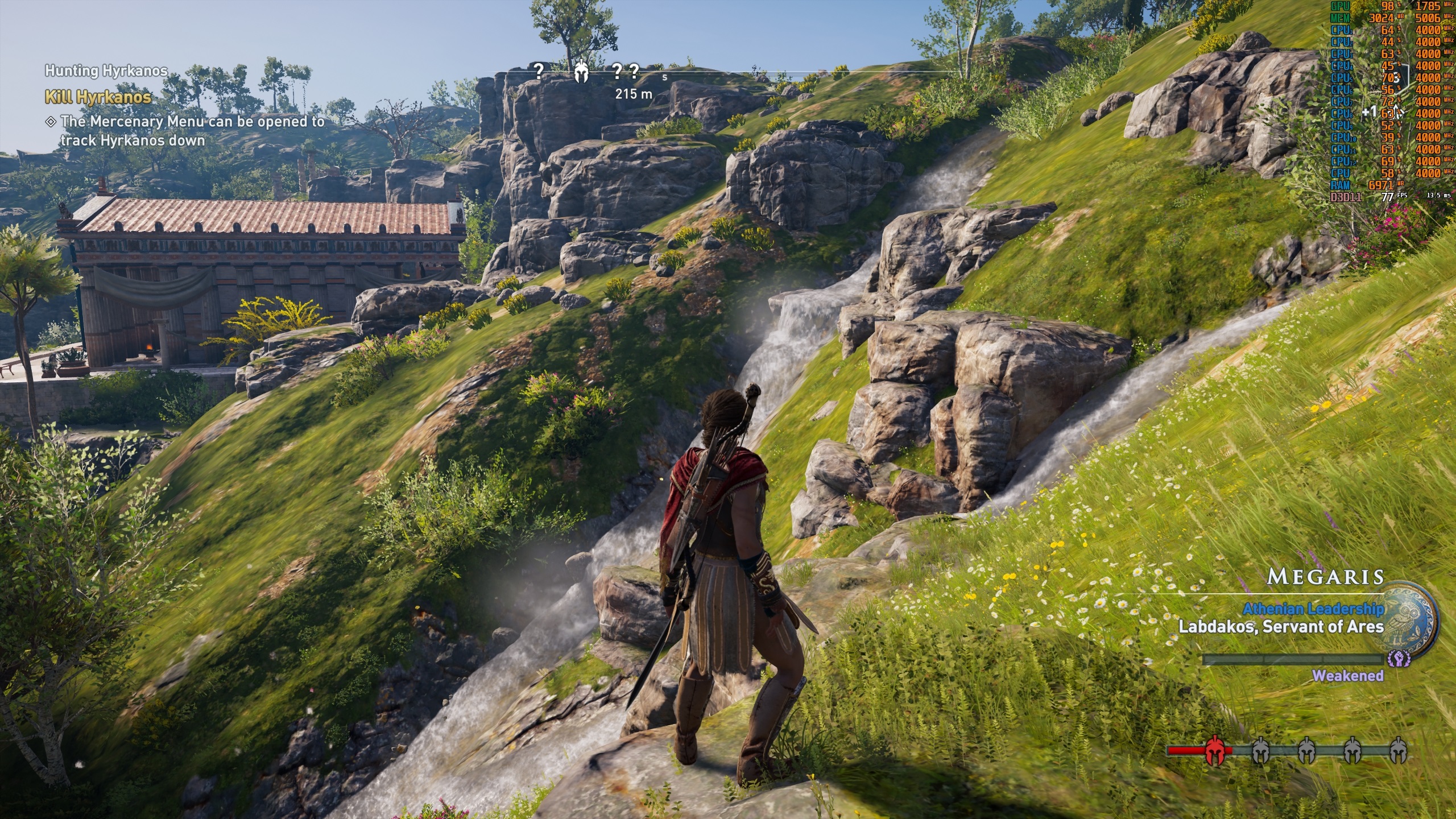
Task: Select the Spartan helmet mercenary marker on compass
Action: click(x=581, y=73)
